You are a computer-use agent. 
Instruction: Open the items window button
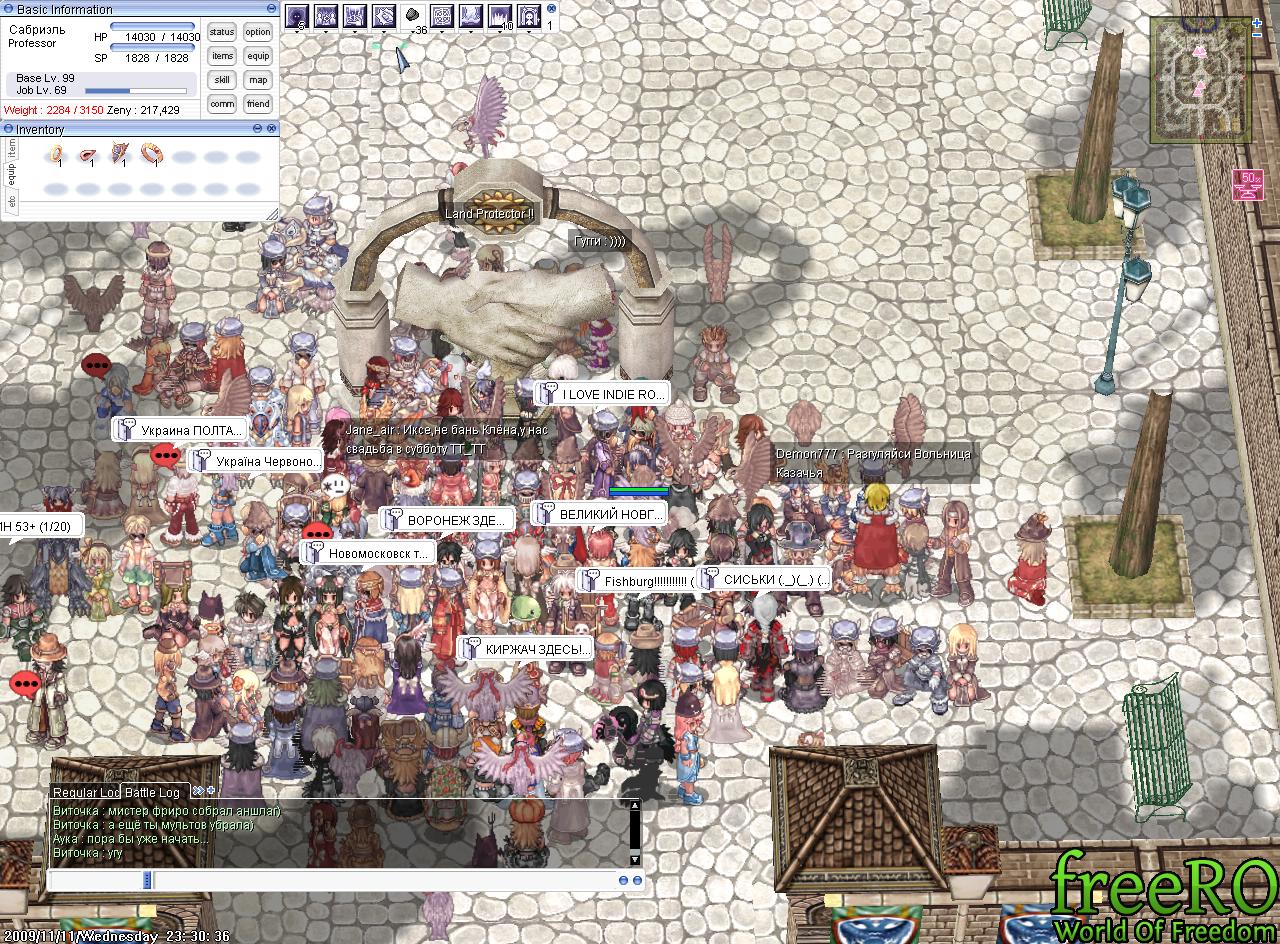tap(222, 56)
